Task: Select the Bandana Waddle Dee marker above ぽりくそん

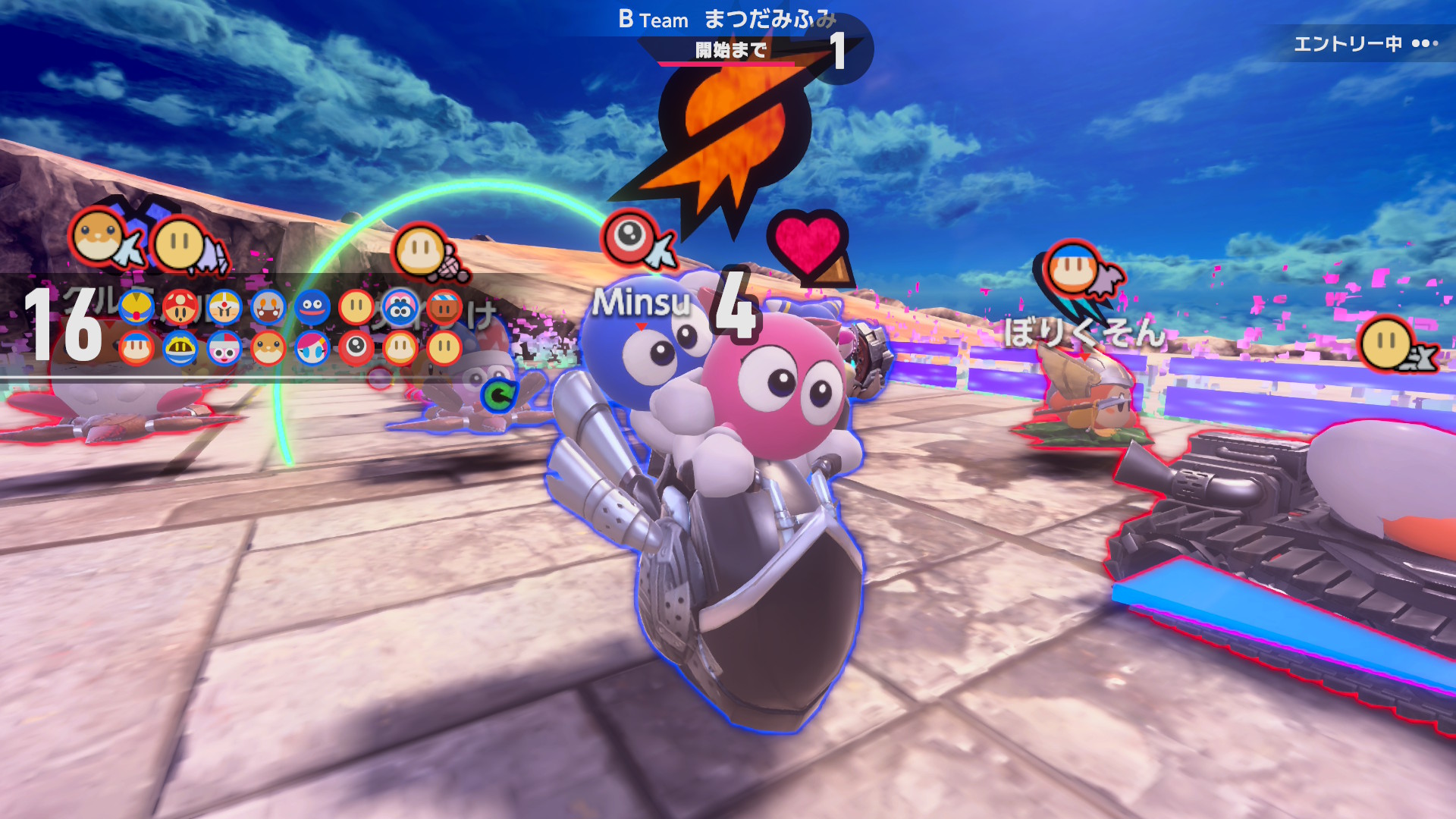Action: [1073, 268]
